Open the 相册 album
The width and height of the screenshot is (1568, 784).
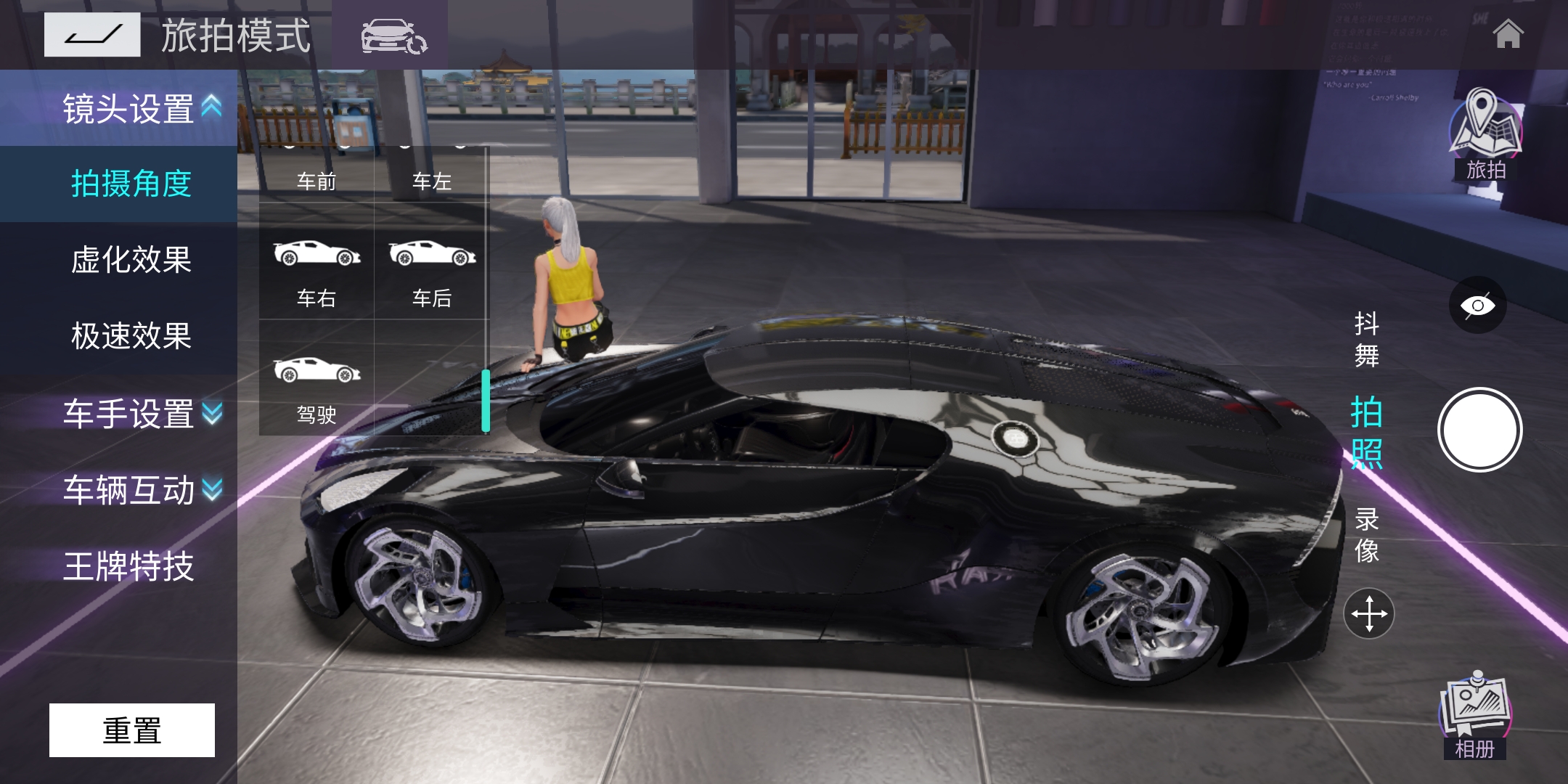pos(1475,716)
